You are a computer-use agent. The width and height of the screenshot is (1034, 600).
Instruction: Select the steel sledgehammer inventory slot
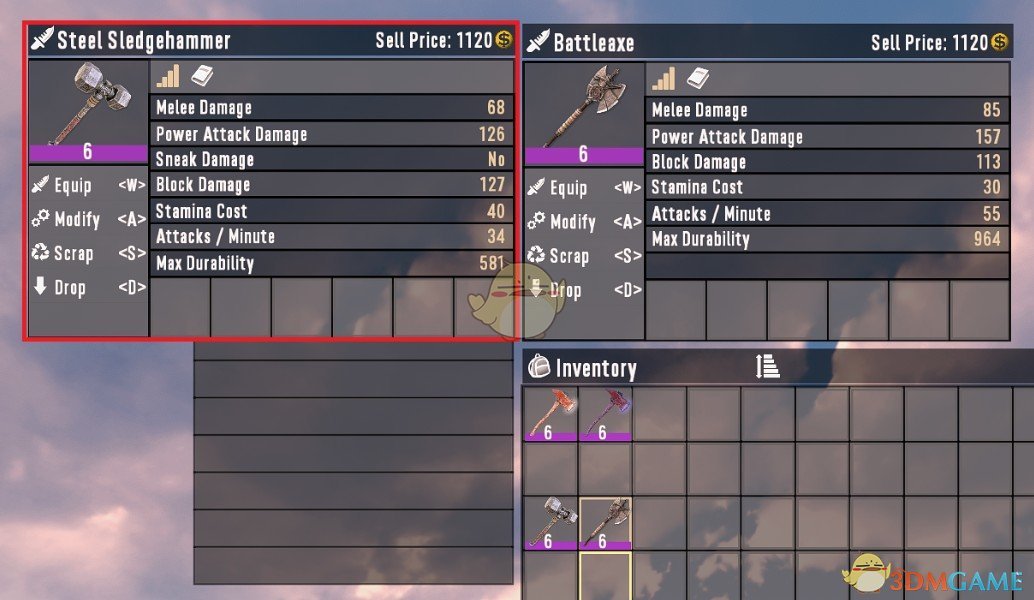coord(550,523)
